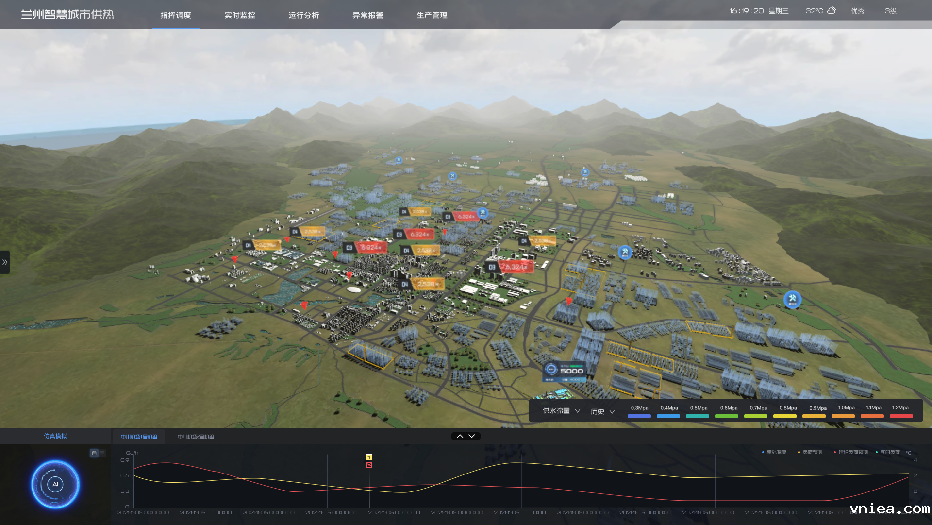Open the 历史 dropdown in the legend bar
The height and width of the screenshot is (525, 932).
tap(602, 411)
